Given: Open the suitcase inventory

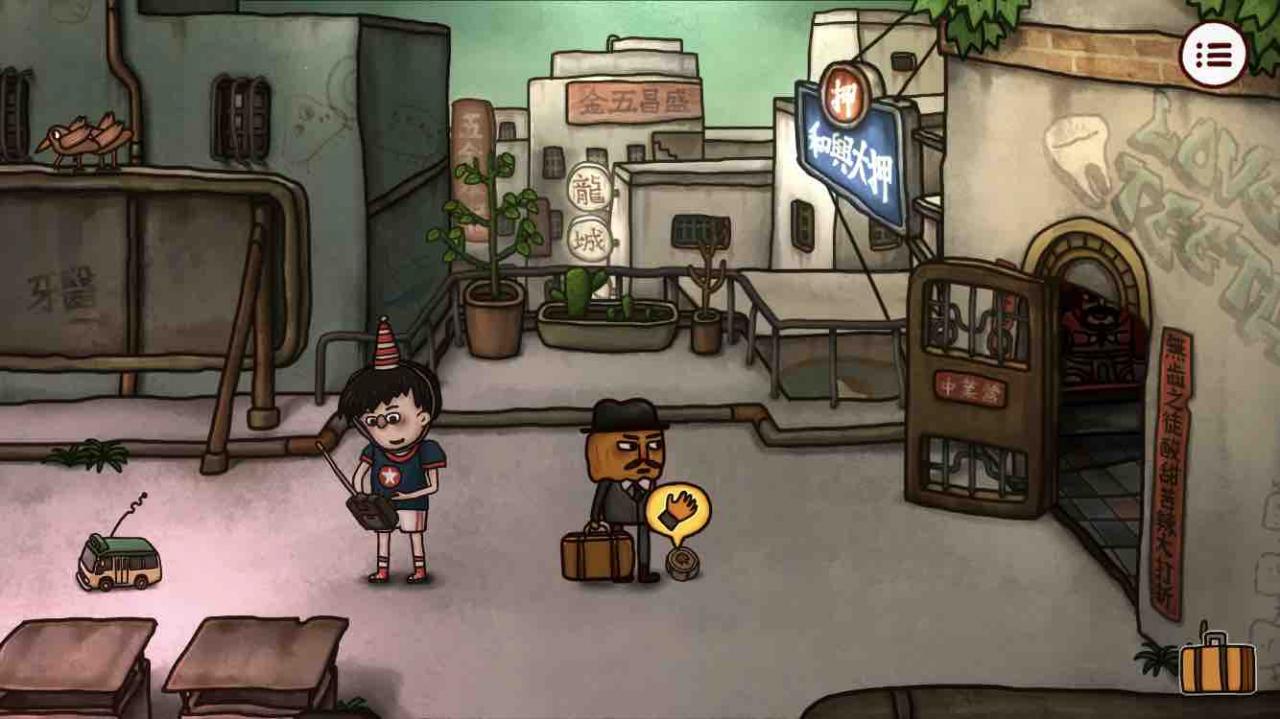Looking at the screenshot, I should click(1217, 666).
